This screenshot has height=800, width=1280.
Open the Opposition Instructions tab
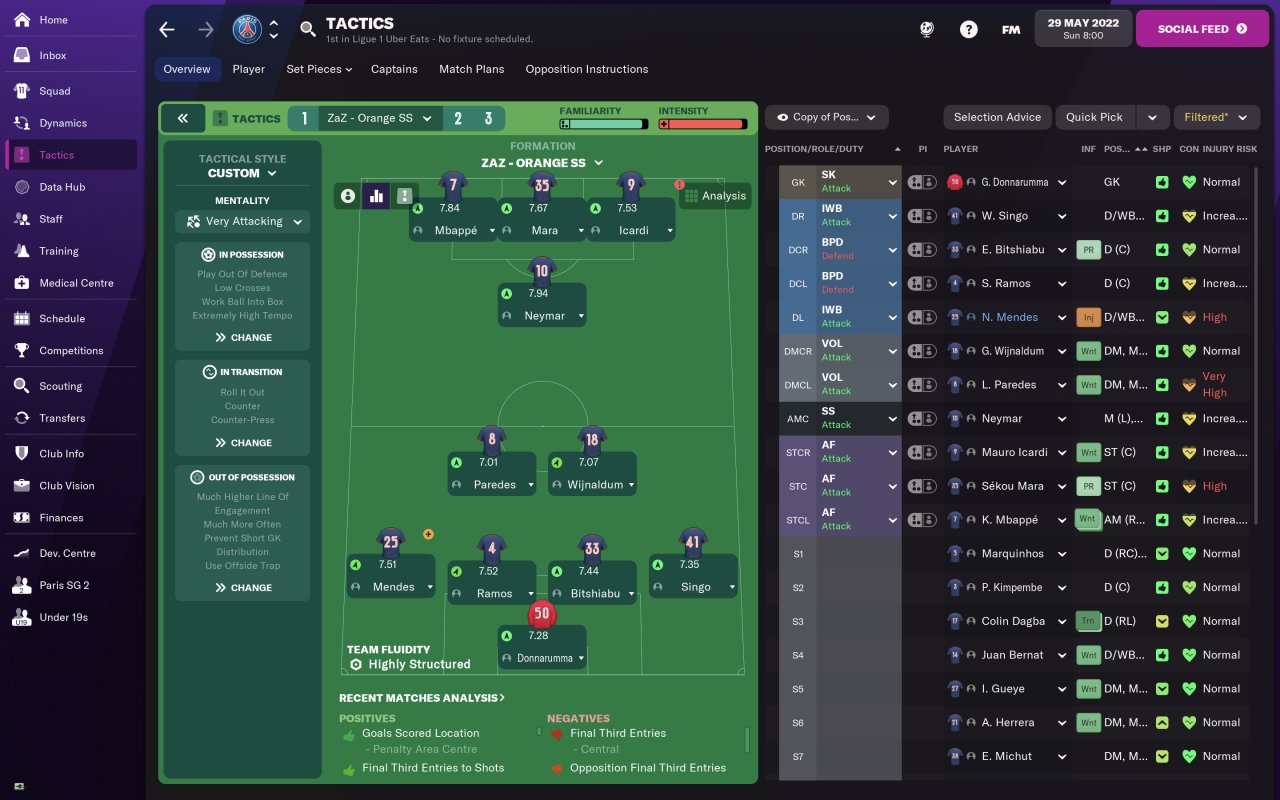pyautogui.click(x=586, y=69)
